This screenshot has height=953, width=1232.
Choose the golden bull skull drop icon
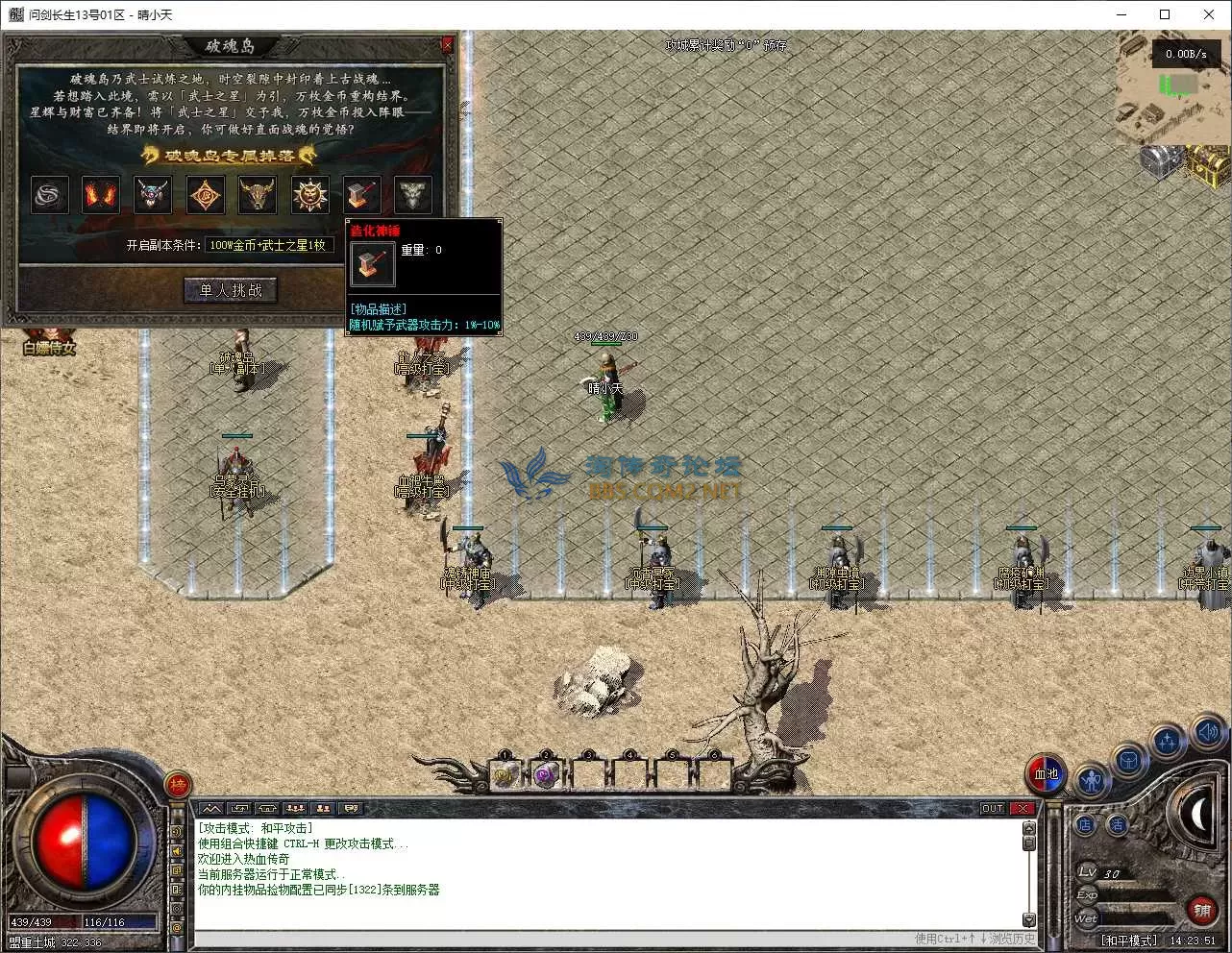(257, 195)
